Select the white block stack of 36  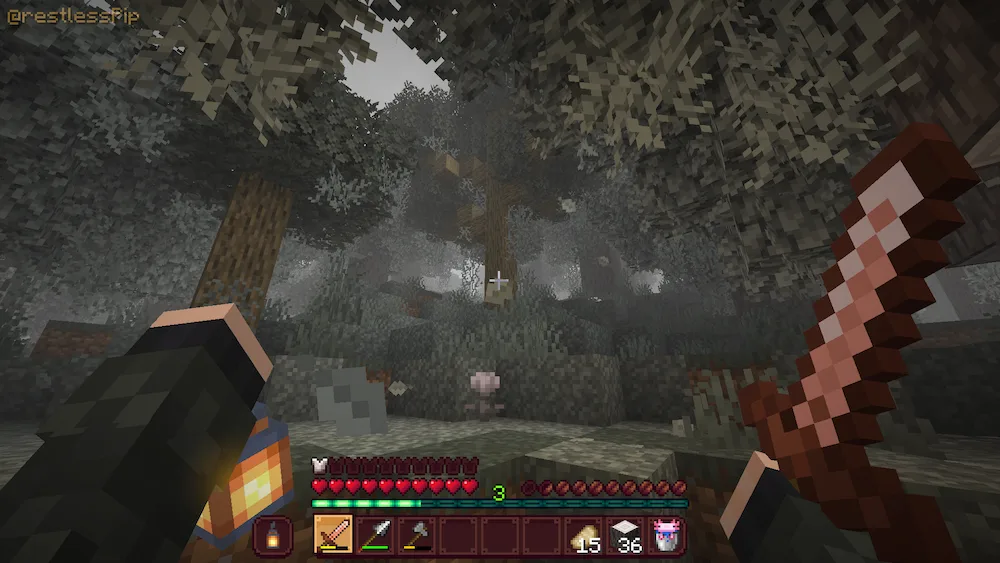pyautogui.click(x=625, y=535)
